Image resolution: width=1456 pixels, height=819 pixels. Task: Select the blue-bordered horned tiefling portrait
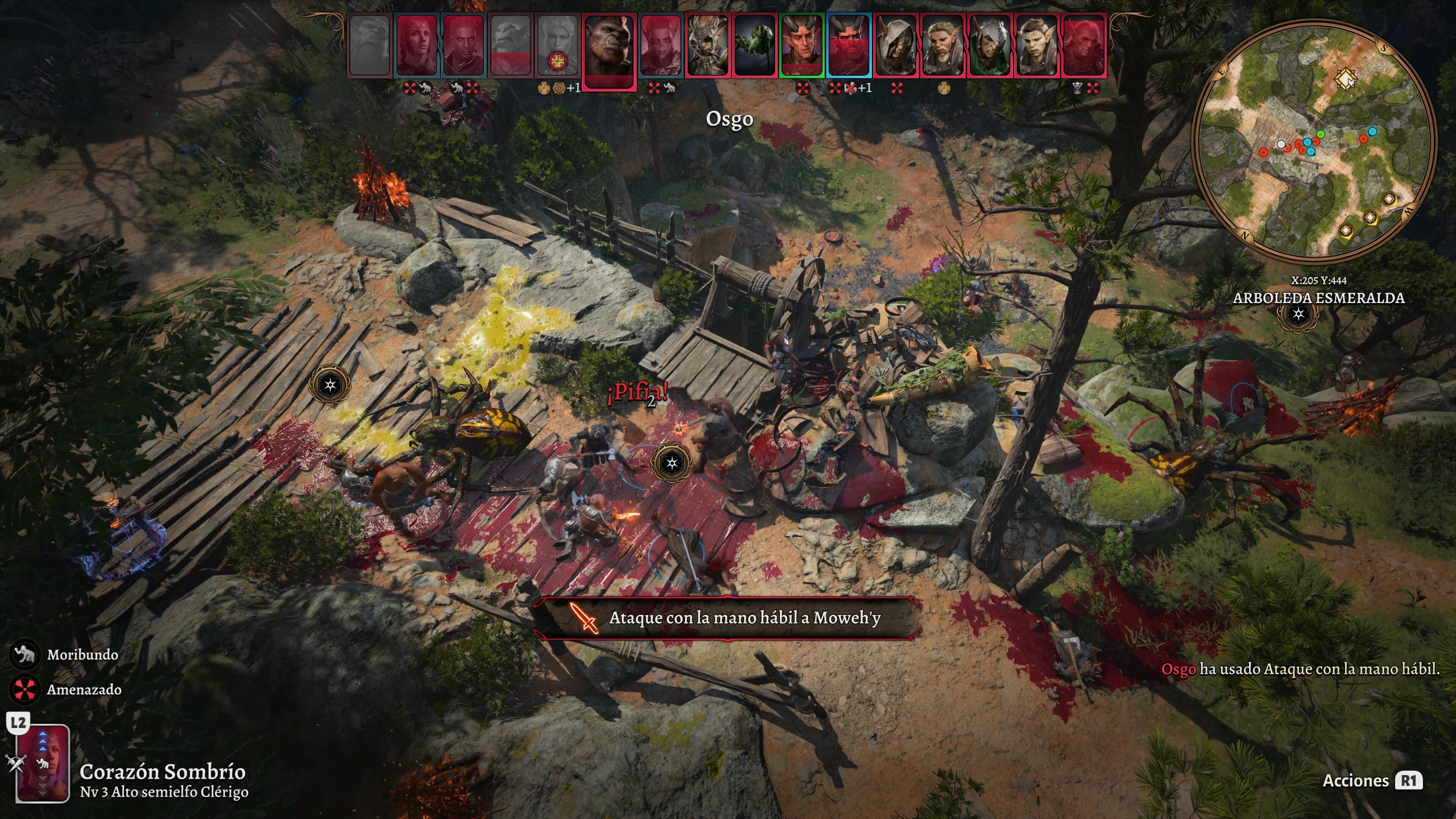click(x=849, y=45)
